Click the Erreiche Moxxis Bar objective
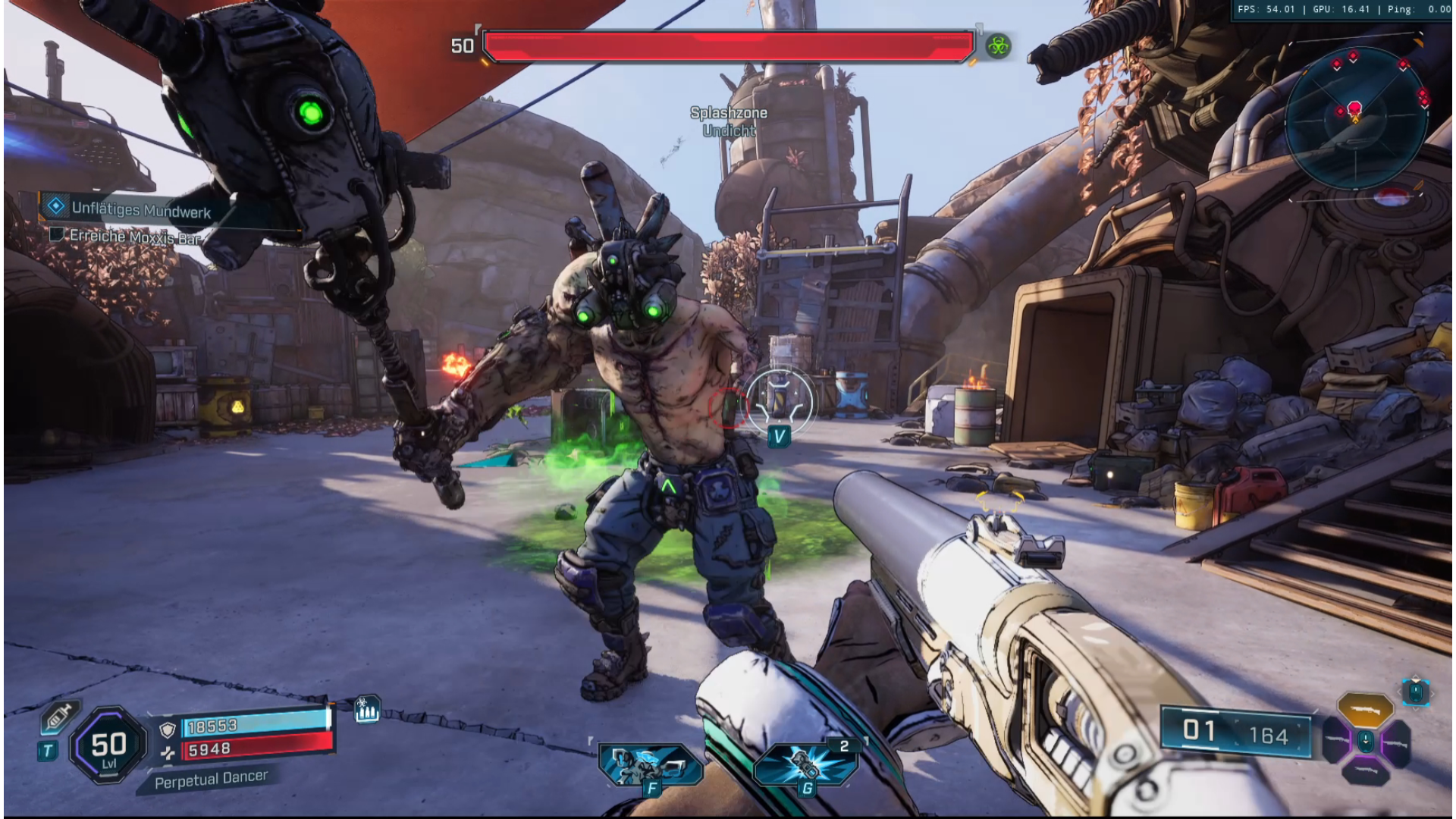Screen dimensions: 1456x819 134,237
